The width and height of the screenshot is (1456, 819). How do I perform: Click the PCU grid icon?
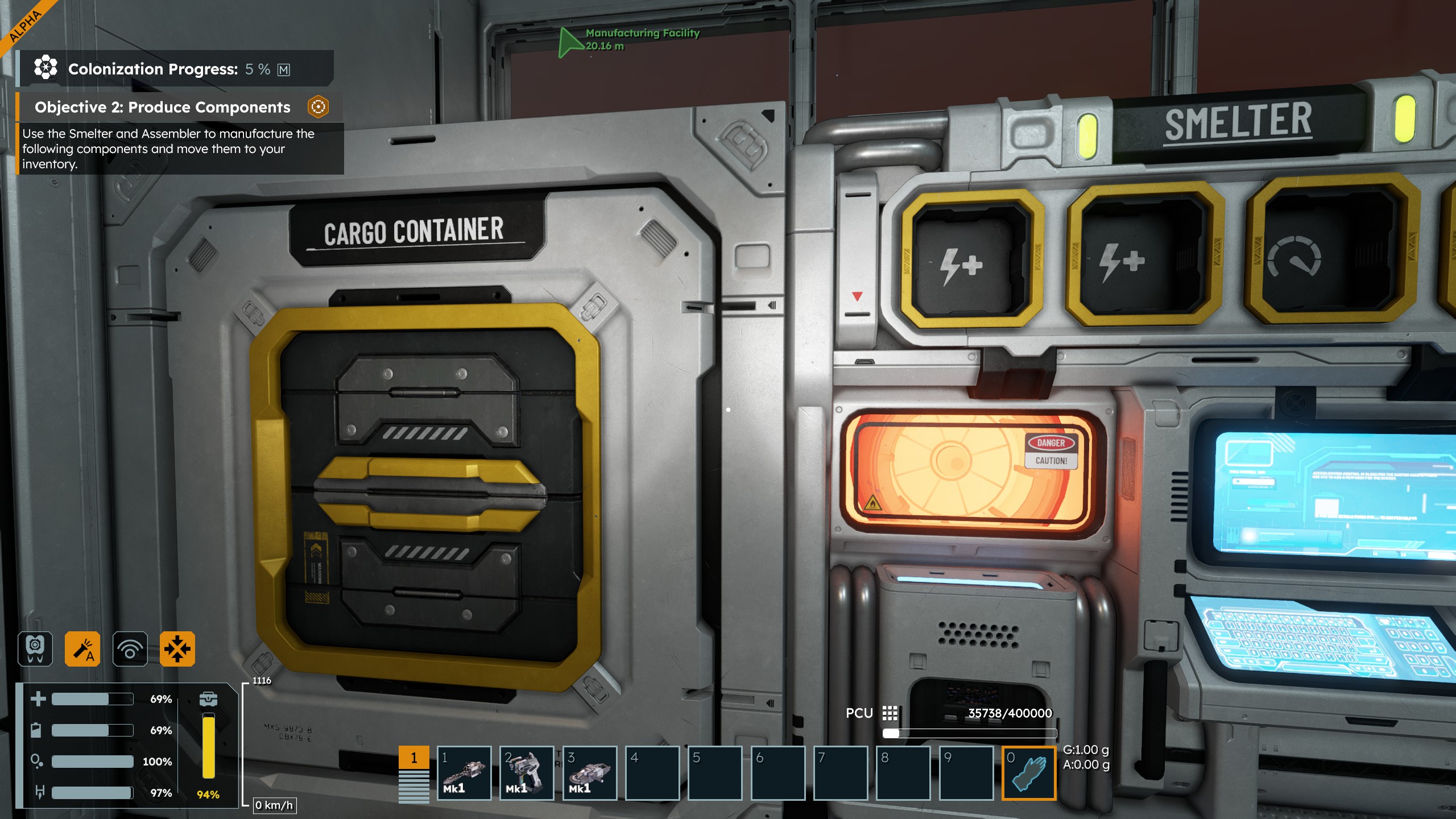pos(890,713)
